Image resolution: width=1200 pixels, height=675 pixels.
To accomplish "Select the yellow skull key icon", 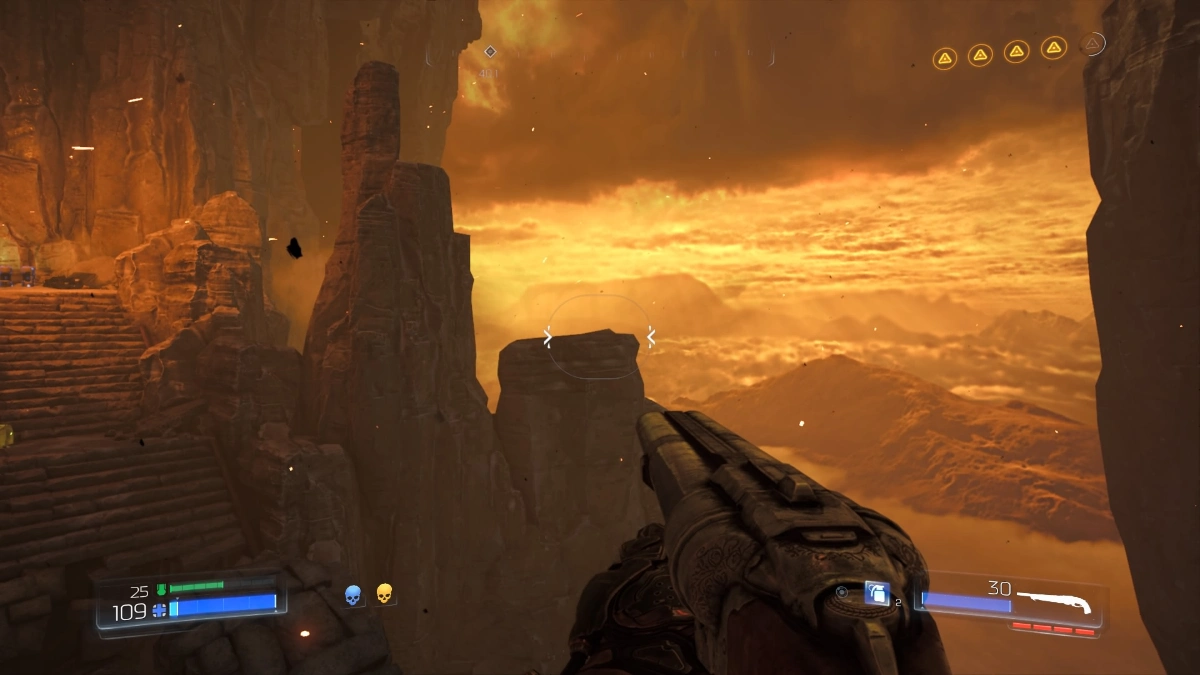I will [x=384, y=594].
